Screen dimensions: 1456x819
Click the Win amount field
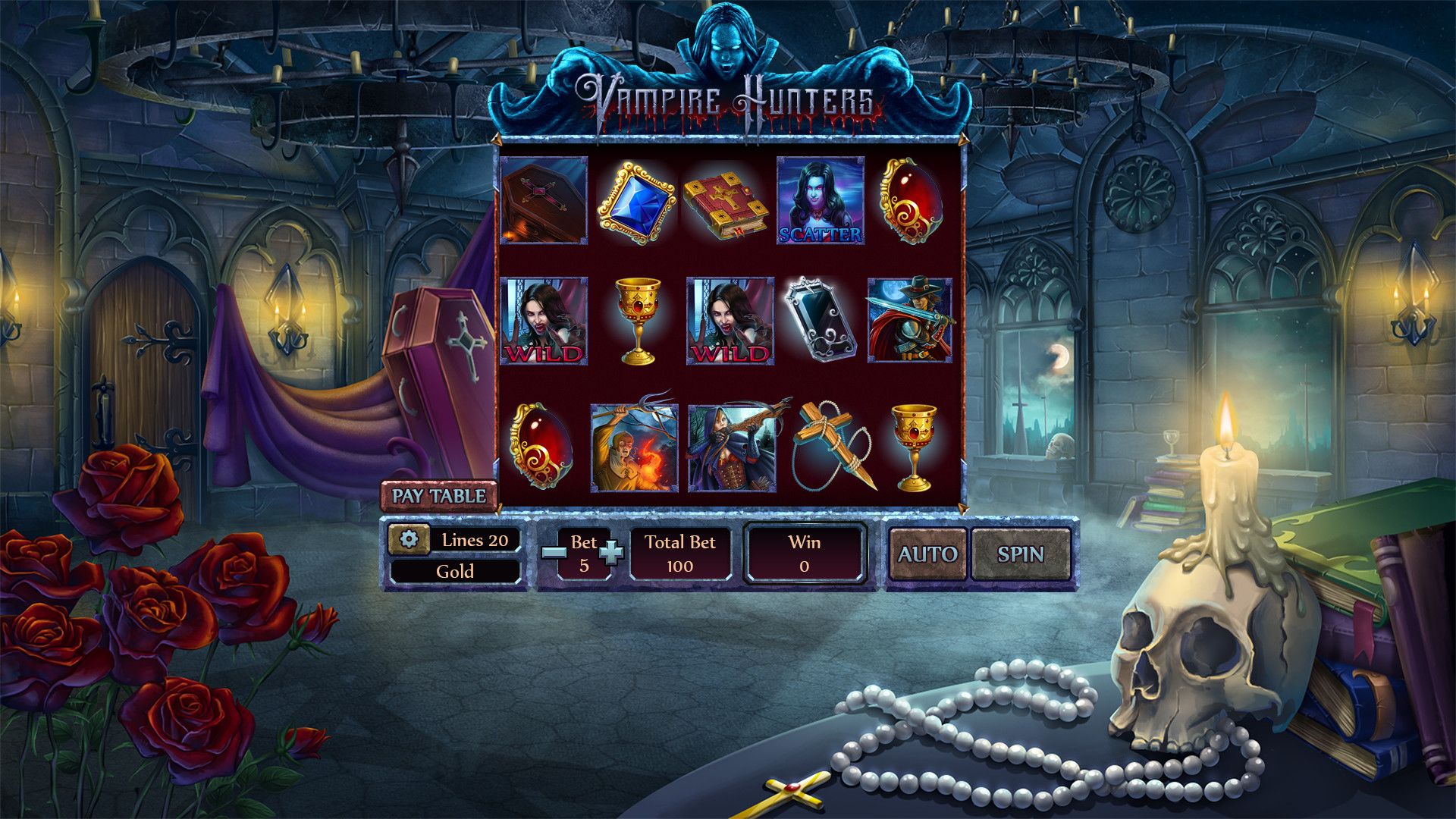pos(805,554)
